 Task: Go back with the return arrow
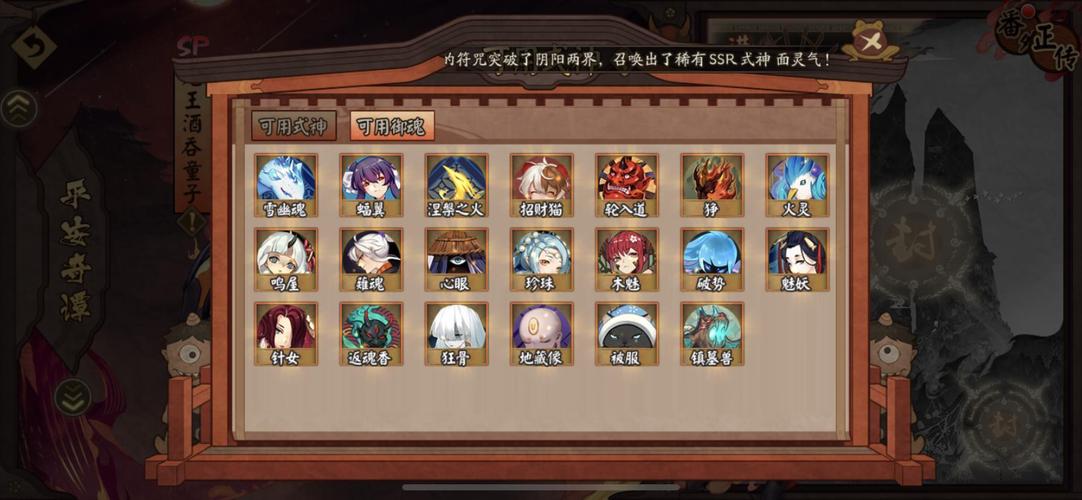coord(32,46)
